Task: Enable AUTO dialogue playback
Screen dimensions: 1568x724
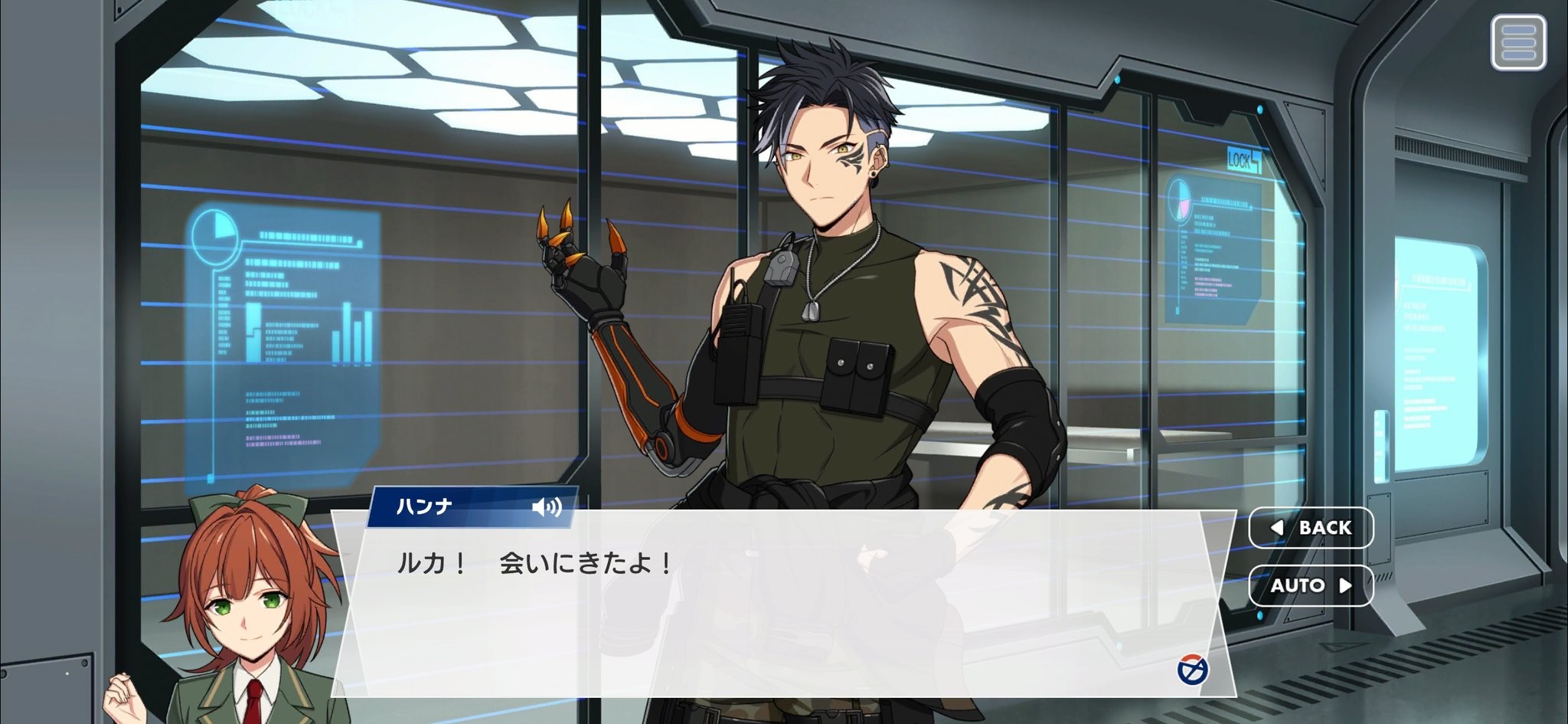Action: pyautogui.click(x=1311, y=585)
